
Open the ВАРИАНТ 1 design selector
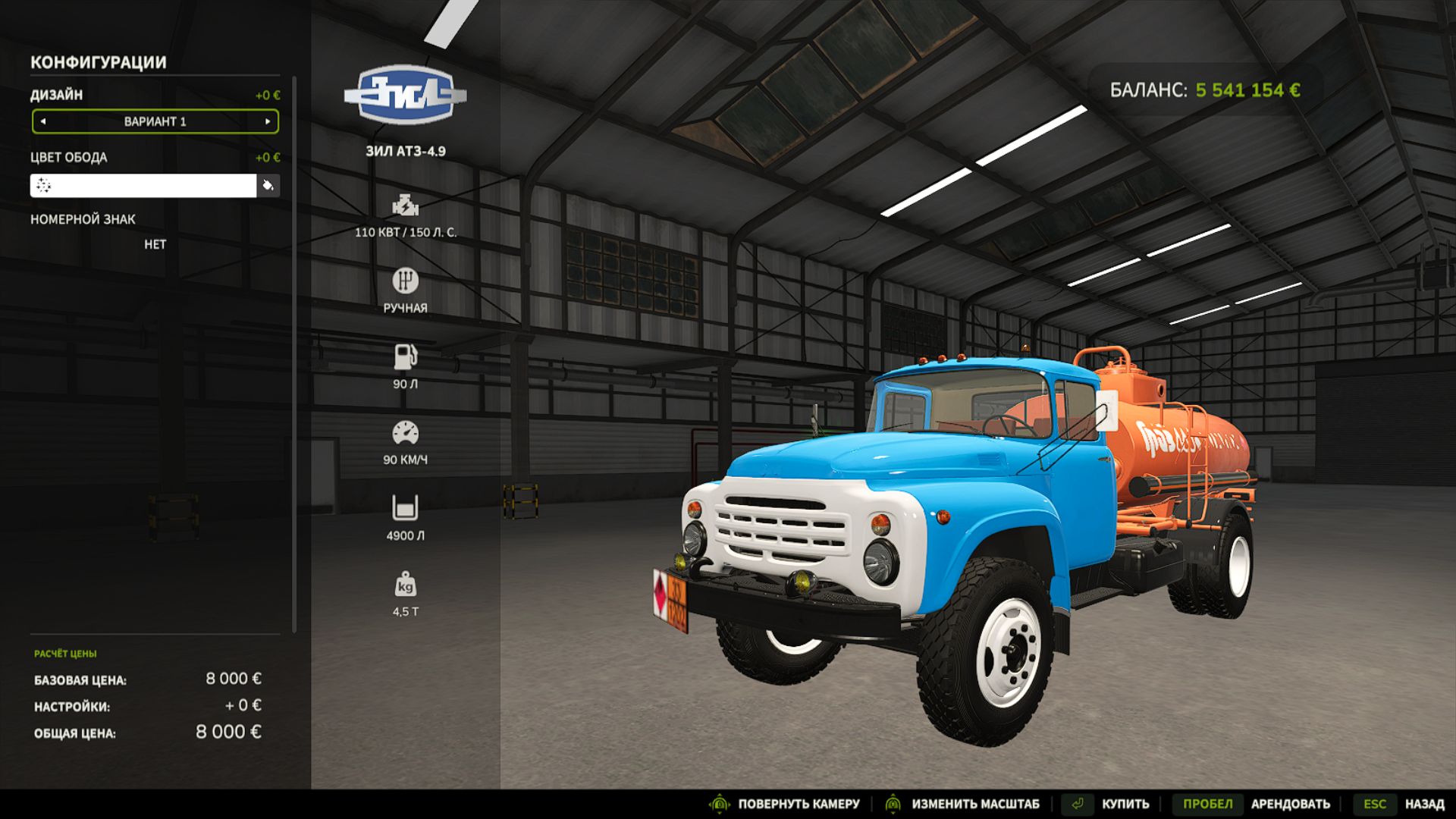pyautogui.click(x=155, y=121)
